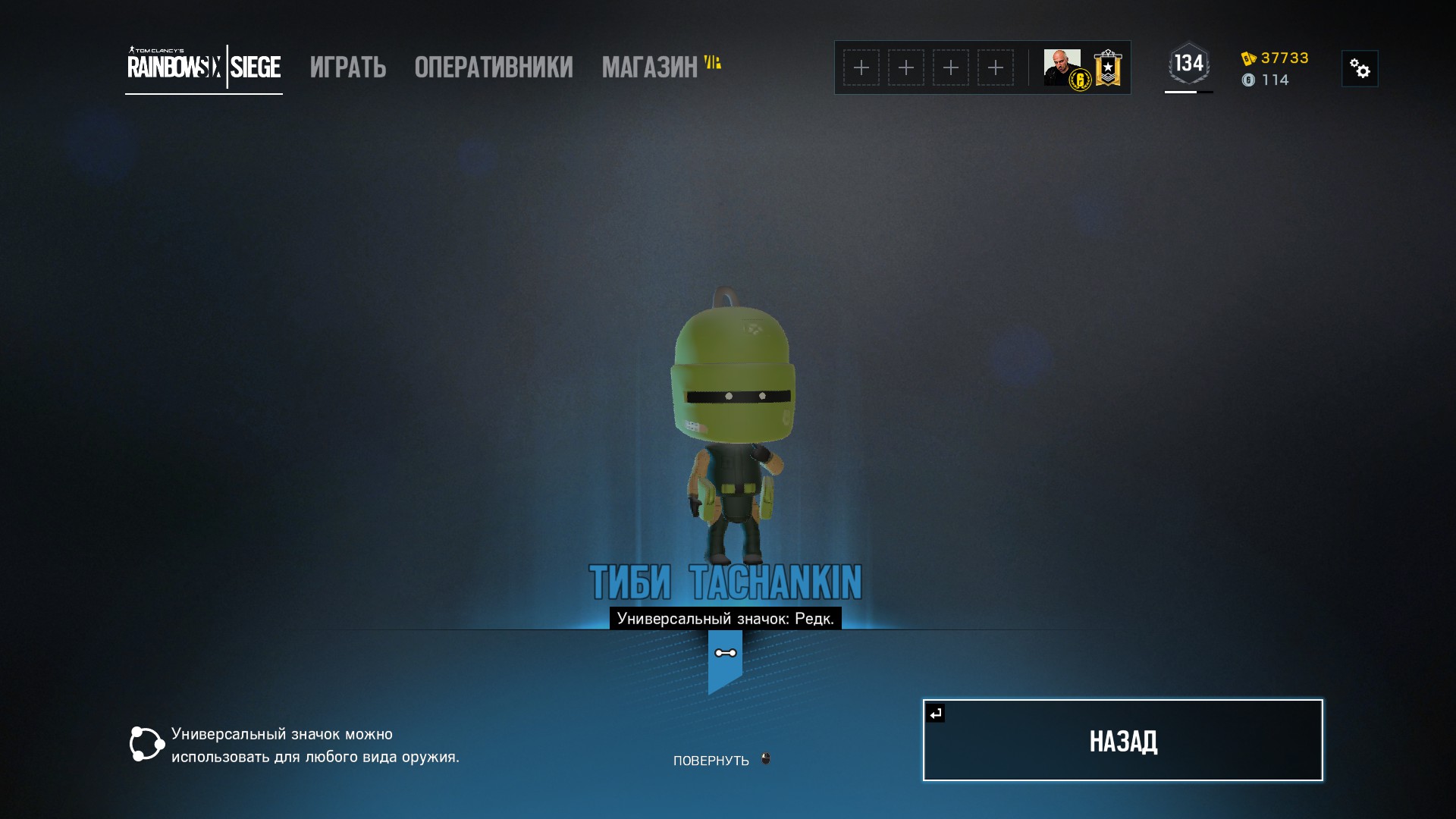Open the ОПЕРАТИВНИКИ menu
The image size is (1456, 819).
pyautogui.click(x=493, y=67)
